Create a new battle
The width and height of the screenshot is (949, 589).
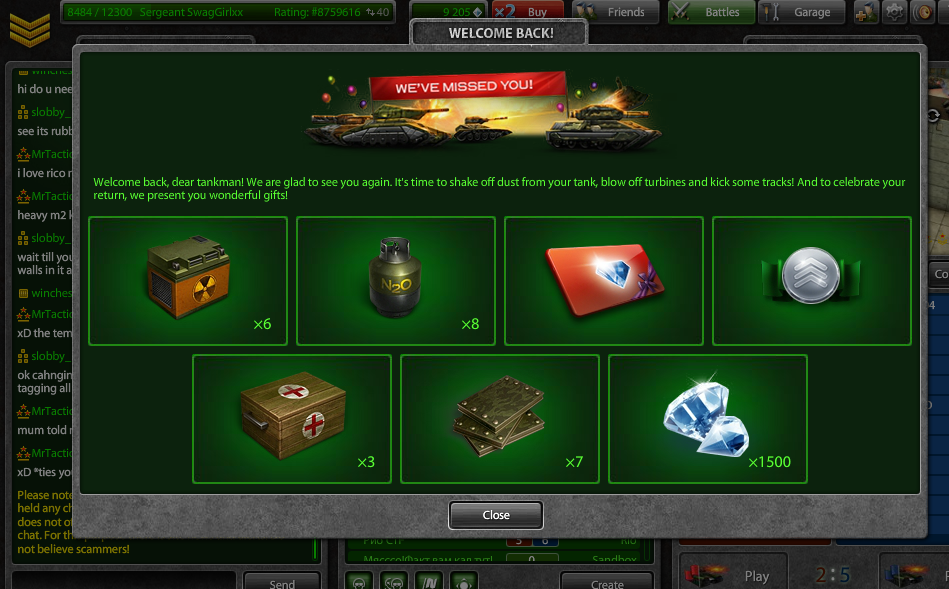[606, 582]
